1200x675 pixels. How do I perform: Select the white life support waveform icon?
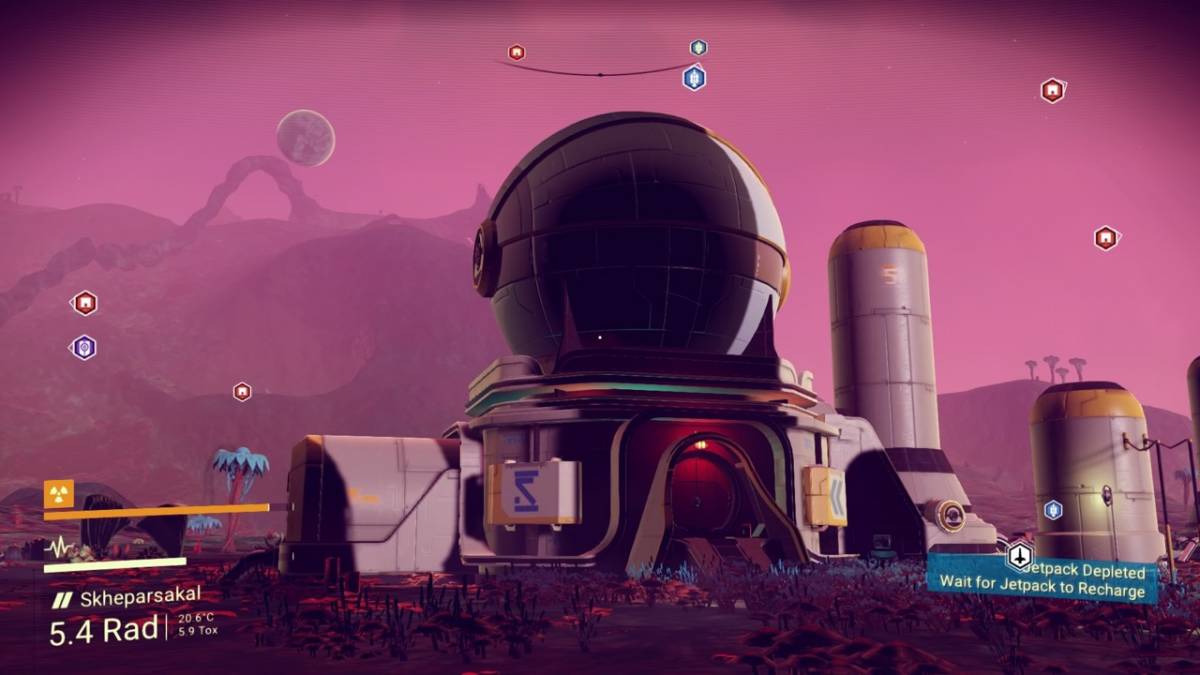(59, 548)
